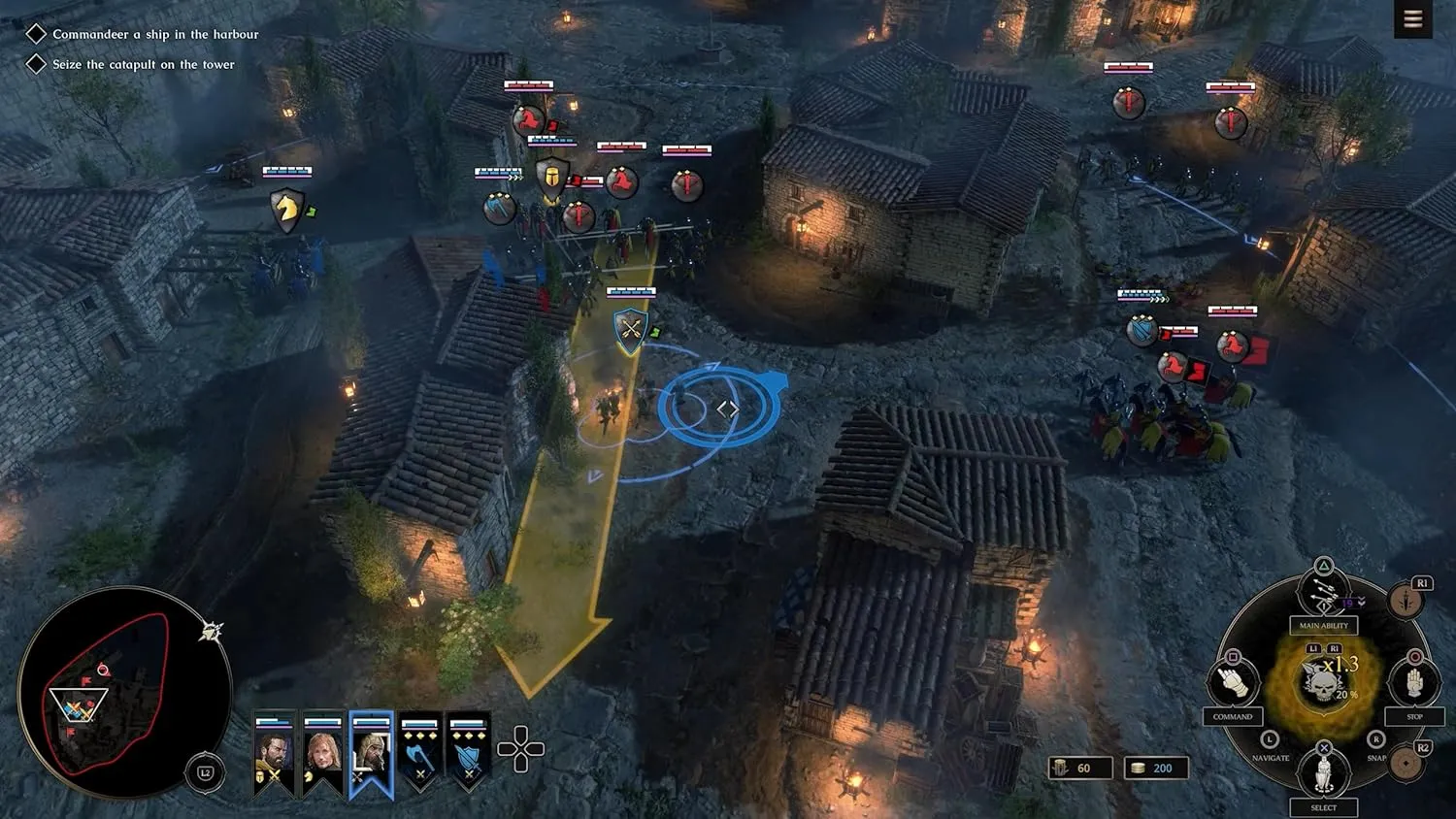The image size is (1456, 819).
Task: Choose the blonde-haired hero portrait banner
Action: 322,753
